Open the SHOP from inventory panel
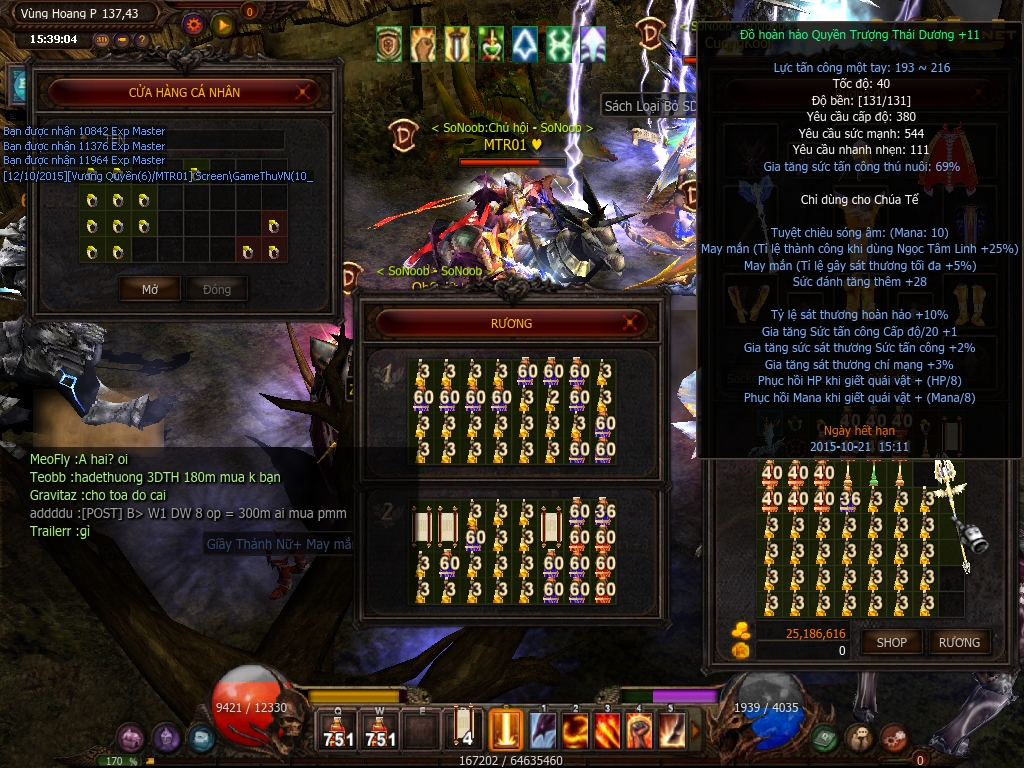 point(891,642)
